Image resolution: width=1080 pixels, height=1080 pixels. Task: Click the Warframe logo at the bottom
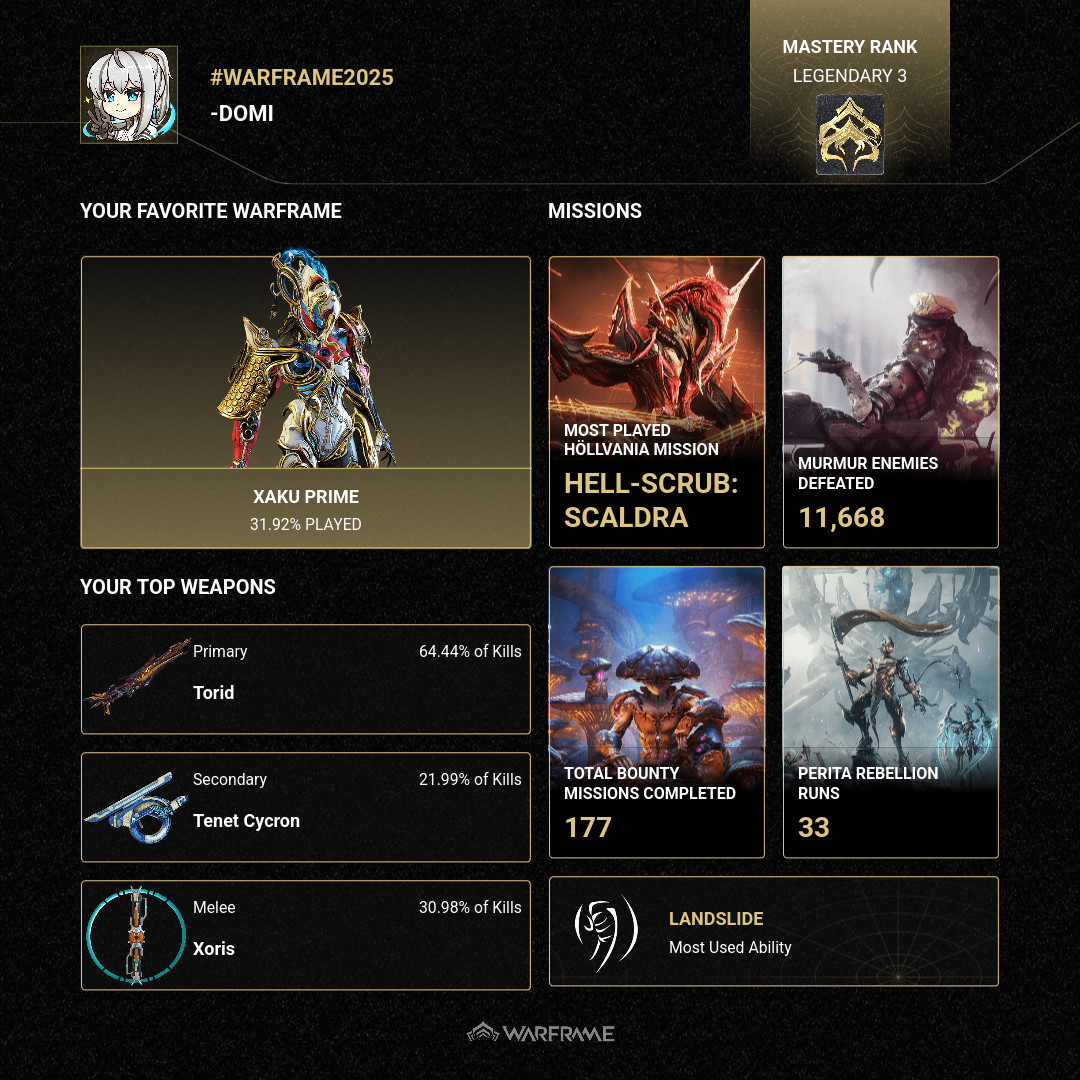pos(541,1033)
